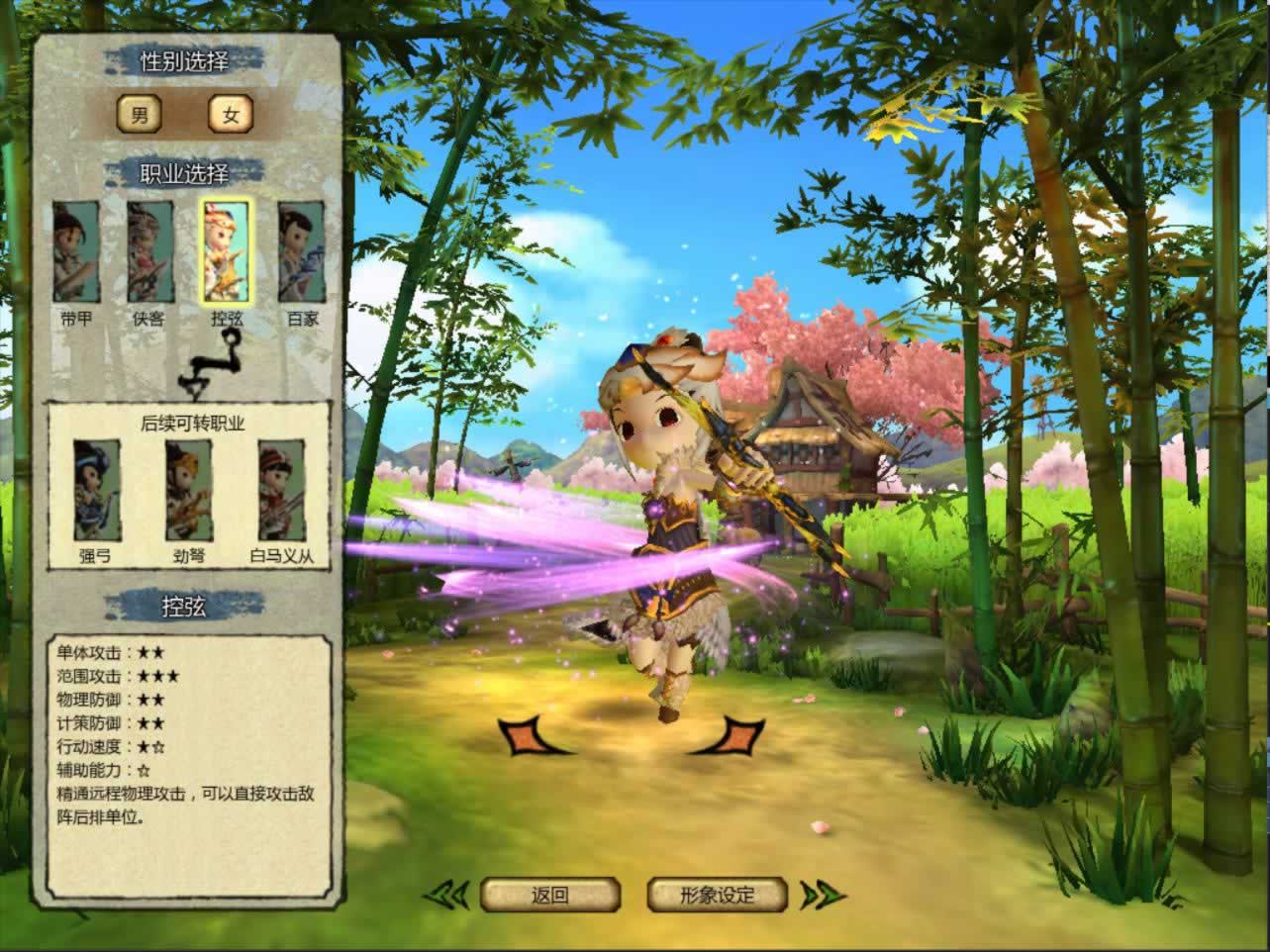Proceed to 形象设定 appearance settings
The image size is (1270, 952).
[x=718, y=896]
